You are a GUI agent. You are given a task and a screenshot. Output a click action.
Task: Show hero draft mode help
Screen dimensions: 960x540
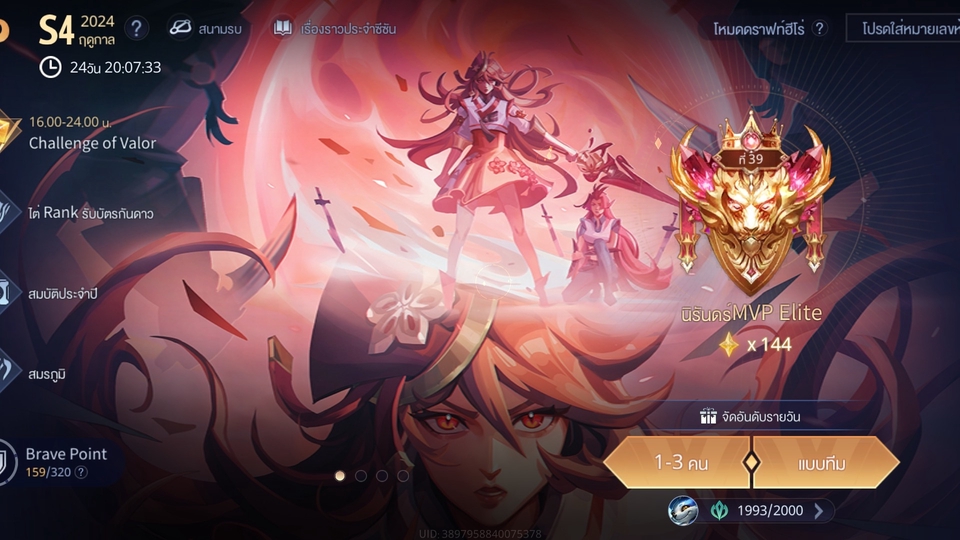pos(821,29)
